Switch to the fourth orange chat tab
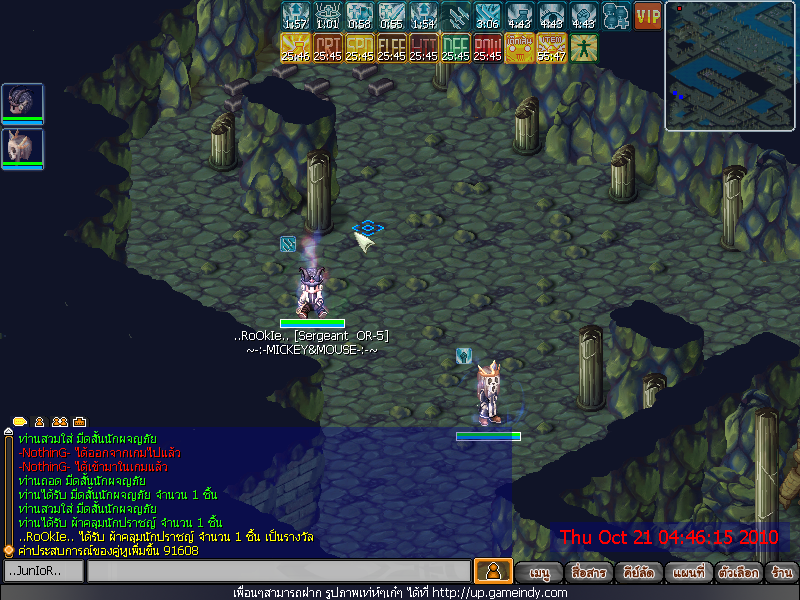 79,422
